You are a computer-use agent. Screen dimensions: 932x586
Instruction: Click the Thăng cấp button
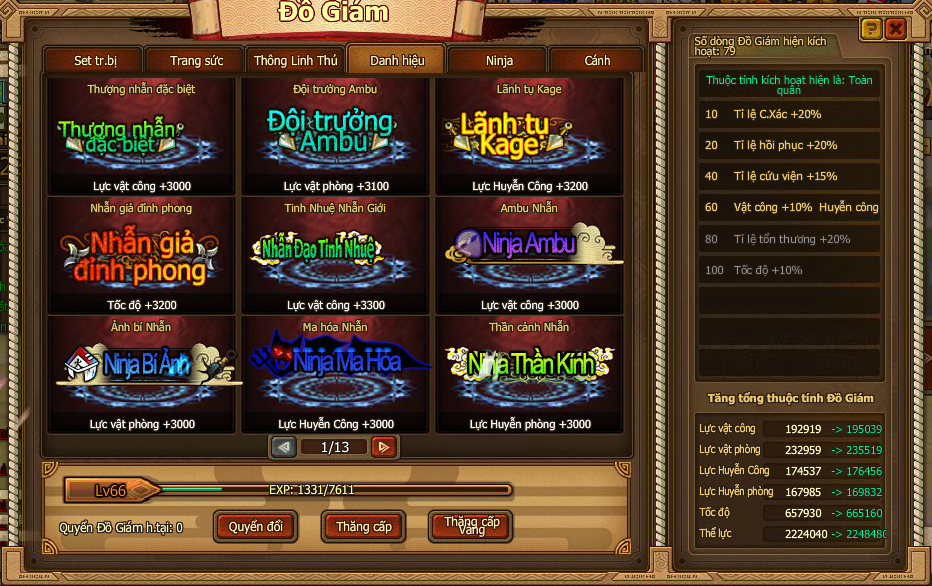[x=363, y=526]
